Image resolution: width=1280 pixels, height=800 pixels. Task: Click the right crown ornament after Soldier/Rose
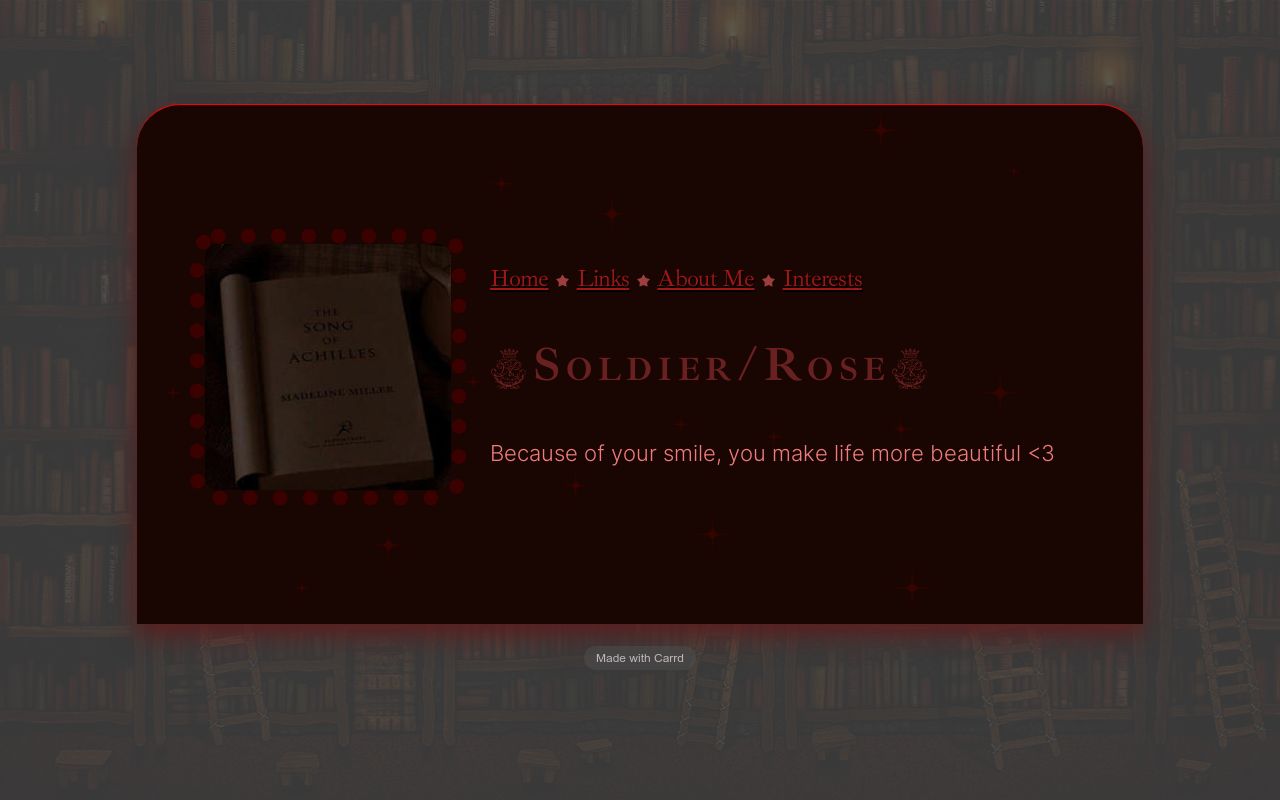point(910,367)
